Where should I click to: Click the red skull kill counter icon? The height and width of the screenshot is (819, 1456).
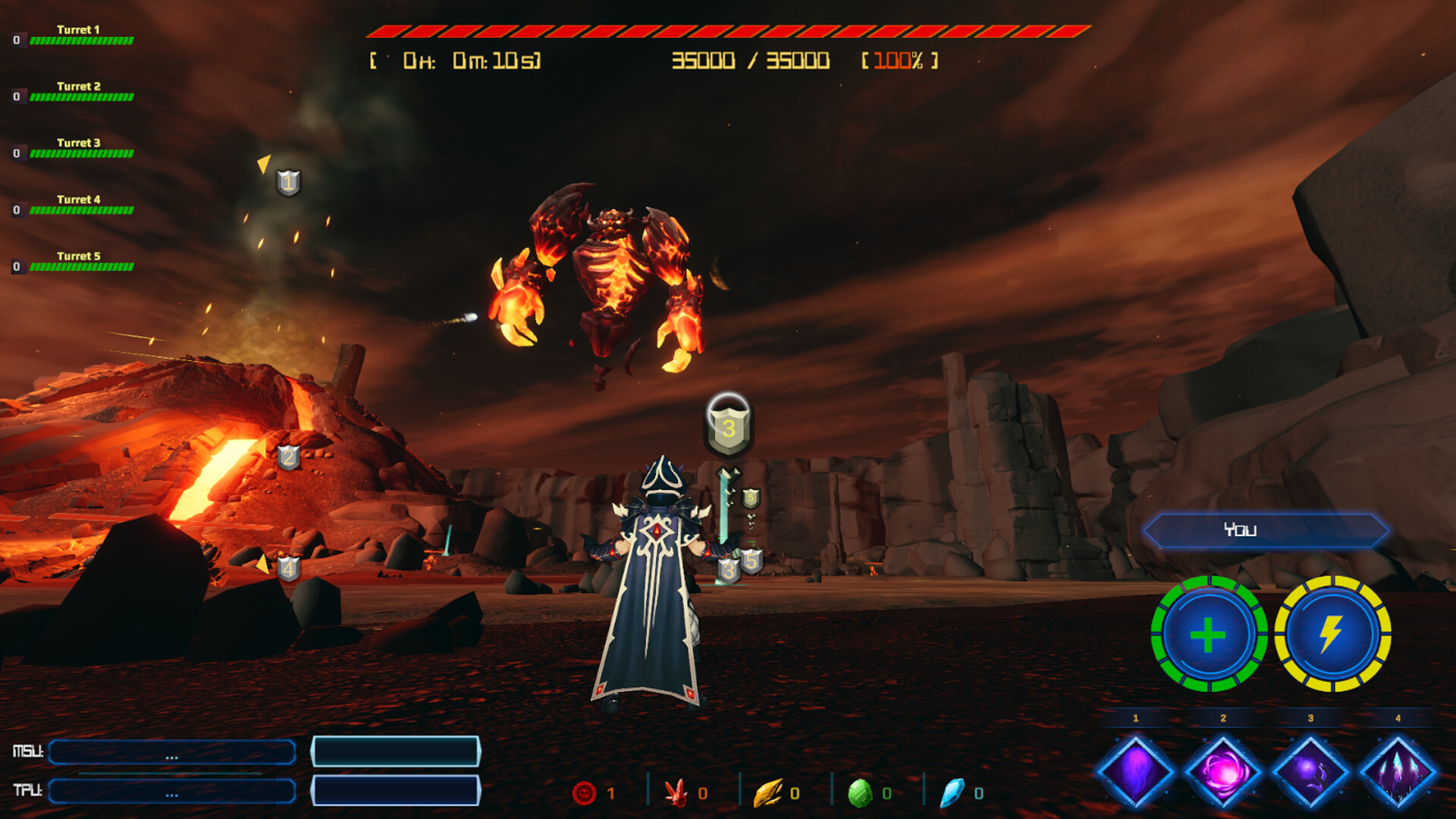coord(584,792)
